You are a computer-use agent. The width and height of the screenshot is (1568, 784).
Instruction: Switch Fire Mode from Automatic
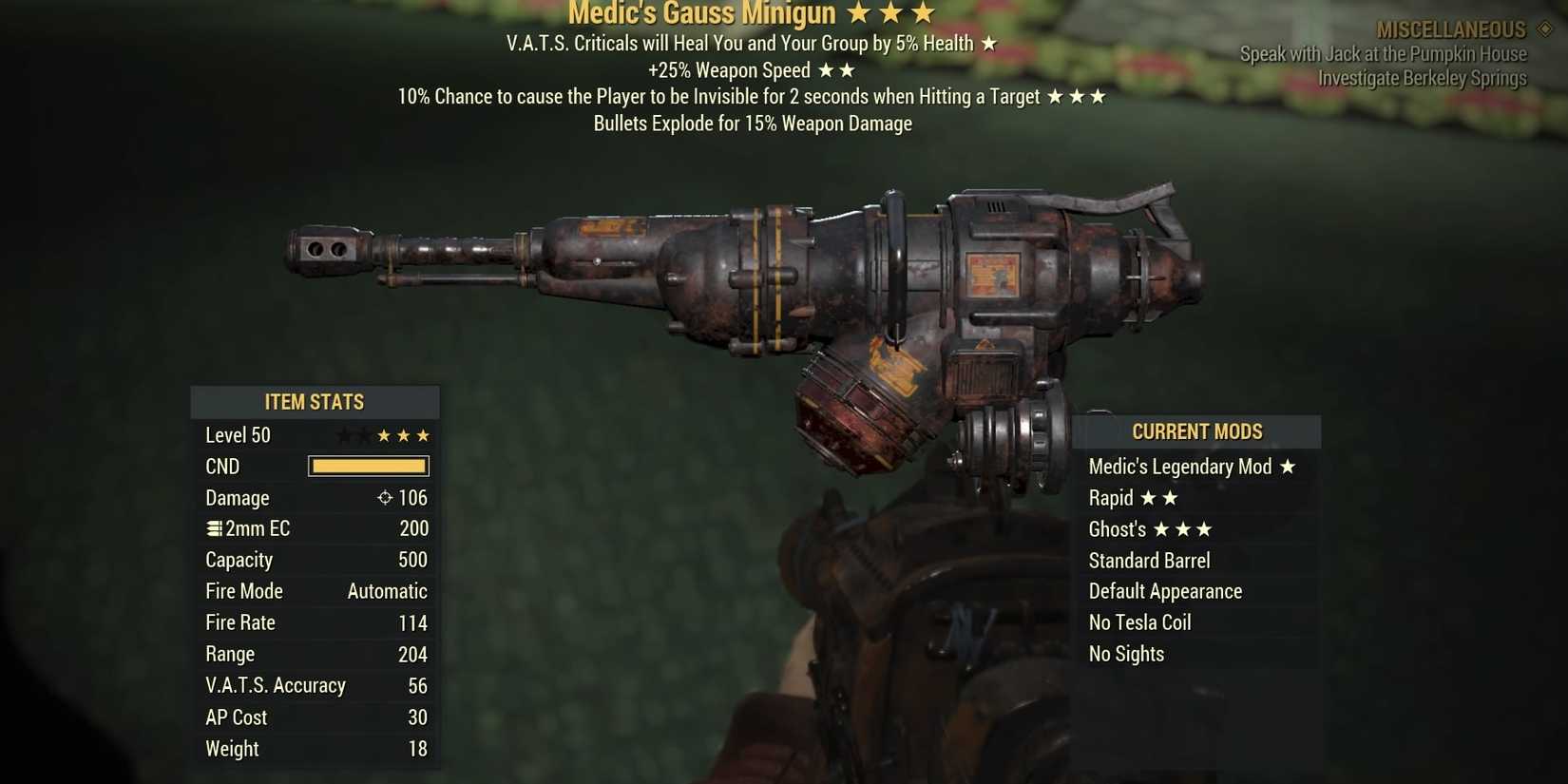[x=386, y=591]
